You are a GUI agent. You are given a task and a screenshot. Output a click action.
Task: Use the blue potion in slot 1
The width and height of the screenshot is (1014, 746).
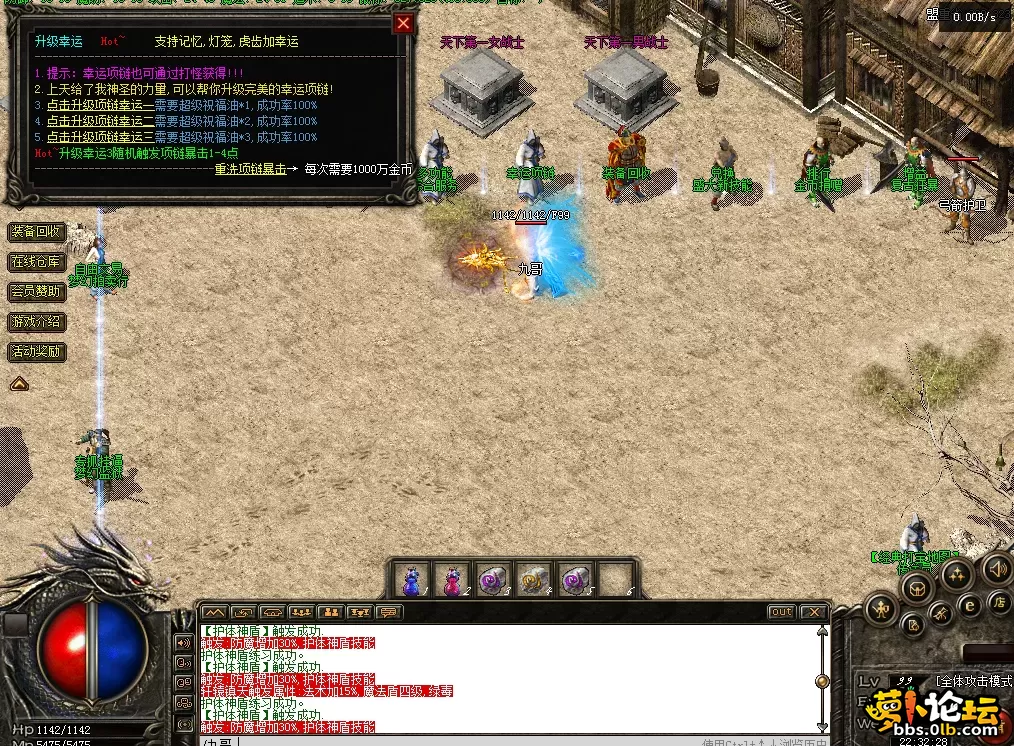pyautogui.click(x=411, y=579)
